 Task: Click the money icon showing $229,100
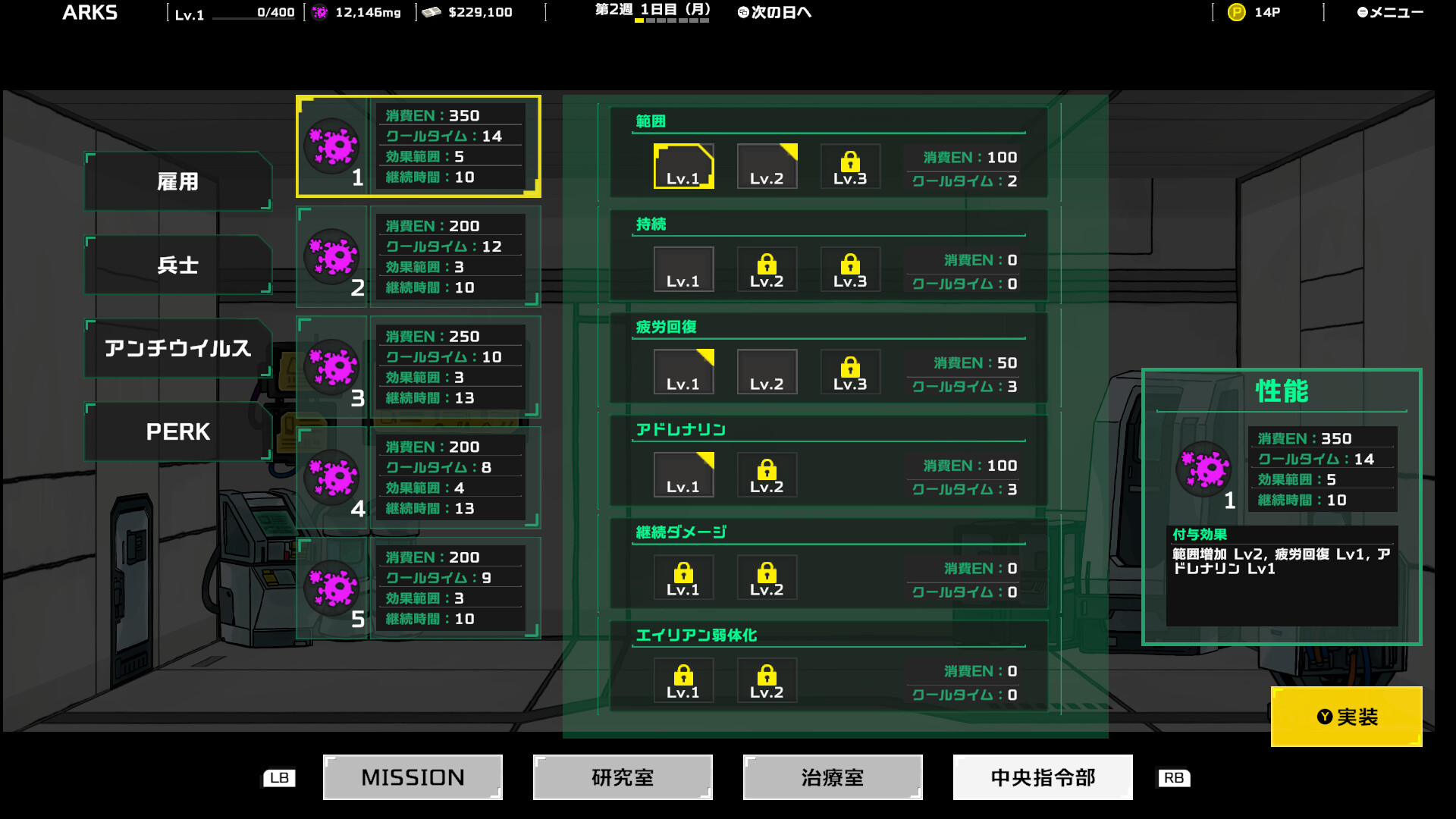coord(431,11)
